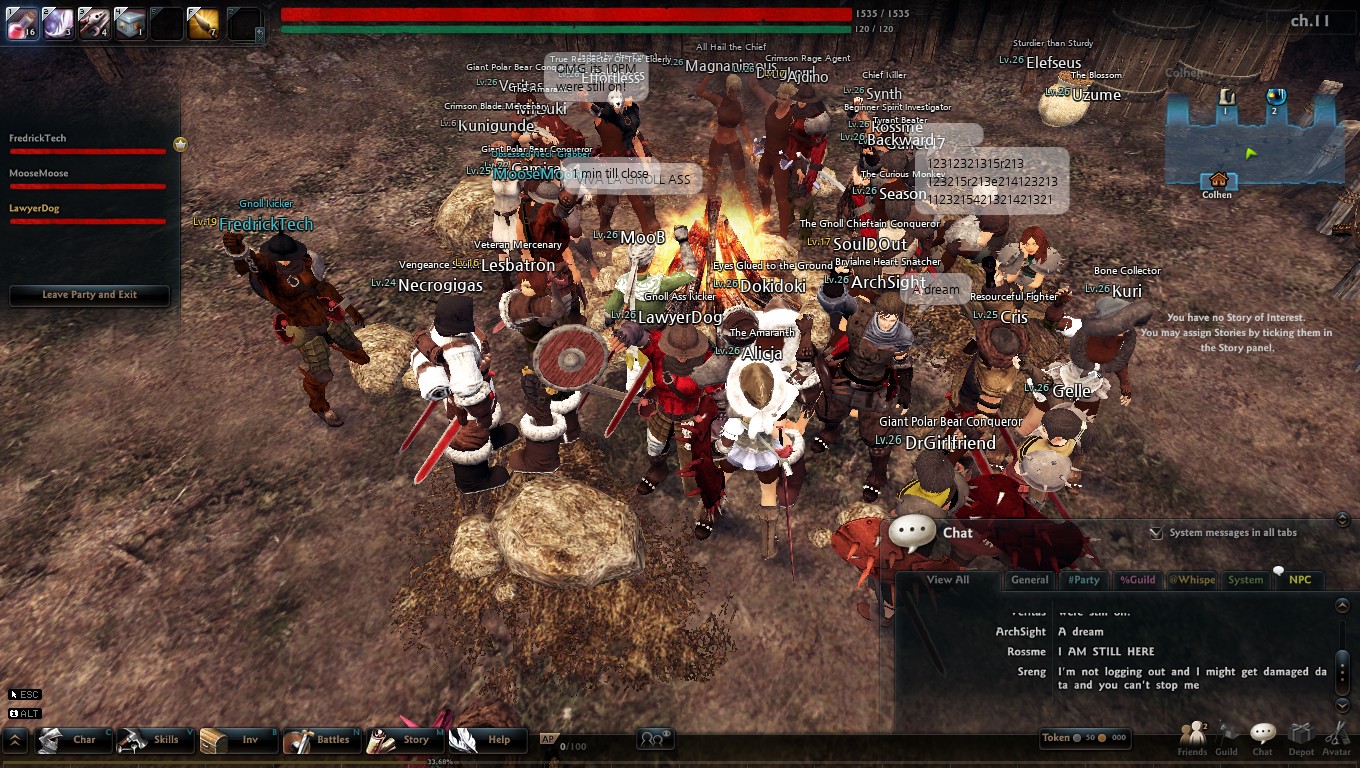Viewport: 1360px width, 768px height.
Task: Open the Friends list
Action: tap(1192, 738)
